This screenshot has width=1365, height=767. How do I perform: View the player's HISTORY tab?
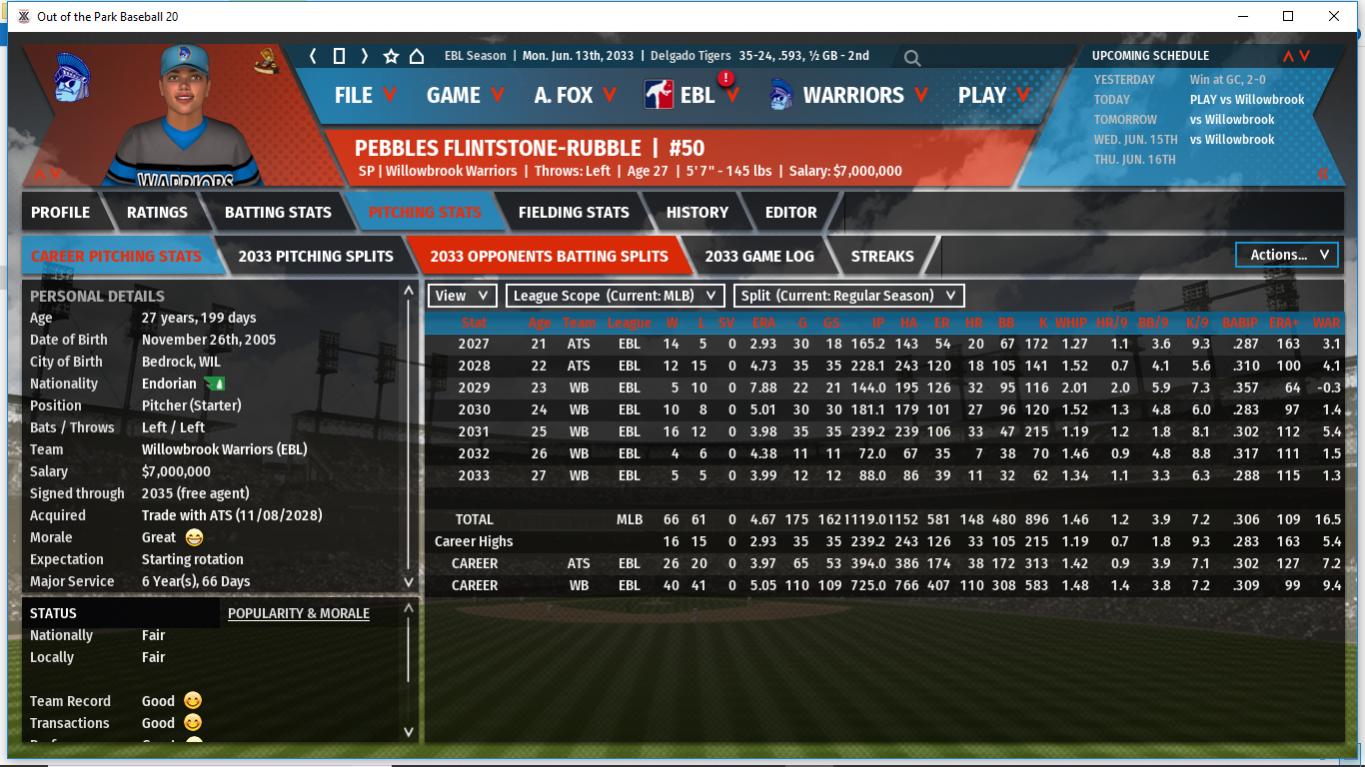pyautogui.click(x=697, y=212)
